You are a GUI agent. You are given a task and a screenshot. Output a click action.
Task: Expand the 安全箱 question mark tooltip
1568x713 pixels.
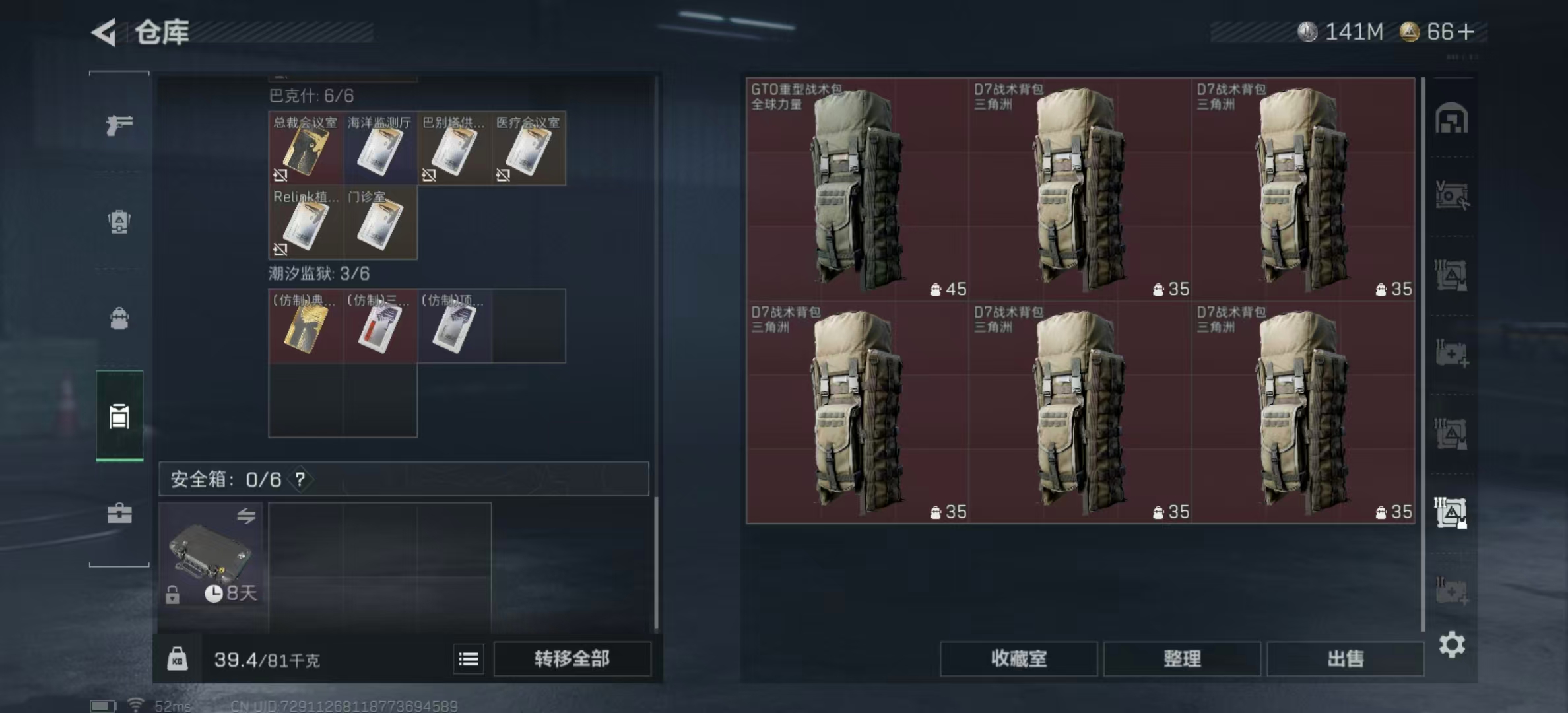tap(301, 481)
